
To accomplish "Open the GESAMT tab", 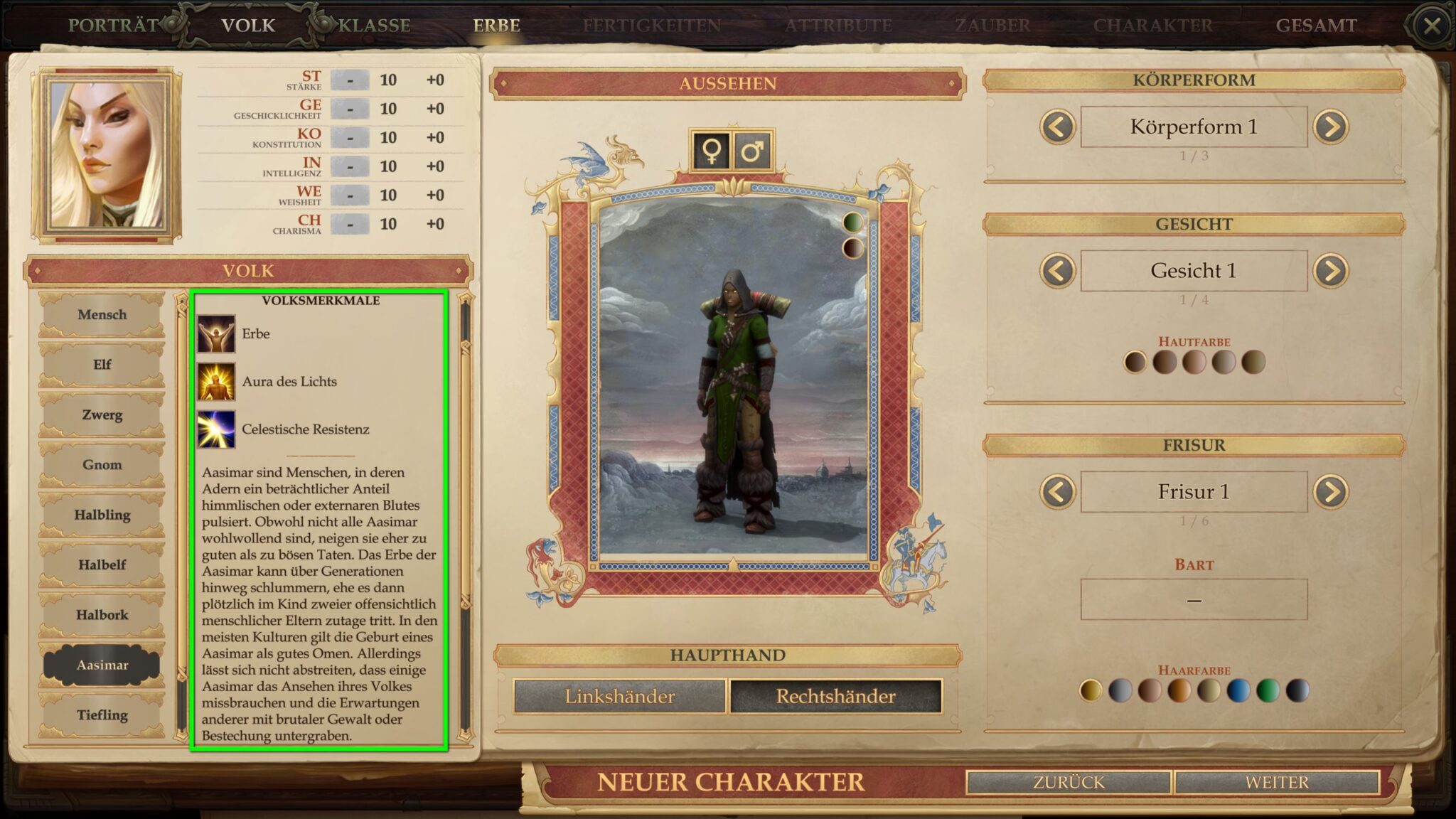I will tap(1317, 23).
